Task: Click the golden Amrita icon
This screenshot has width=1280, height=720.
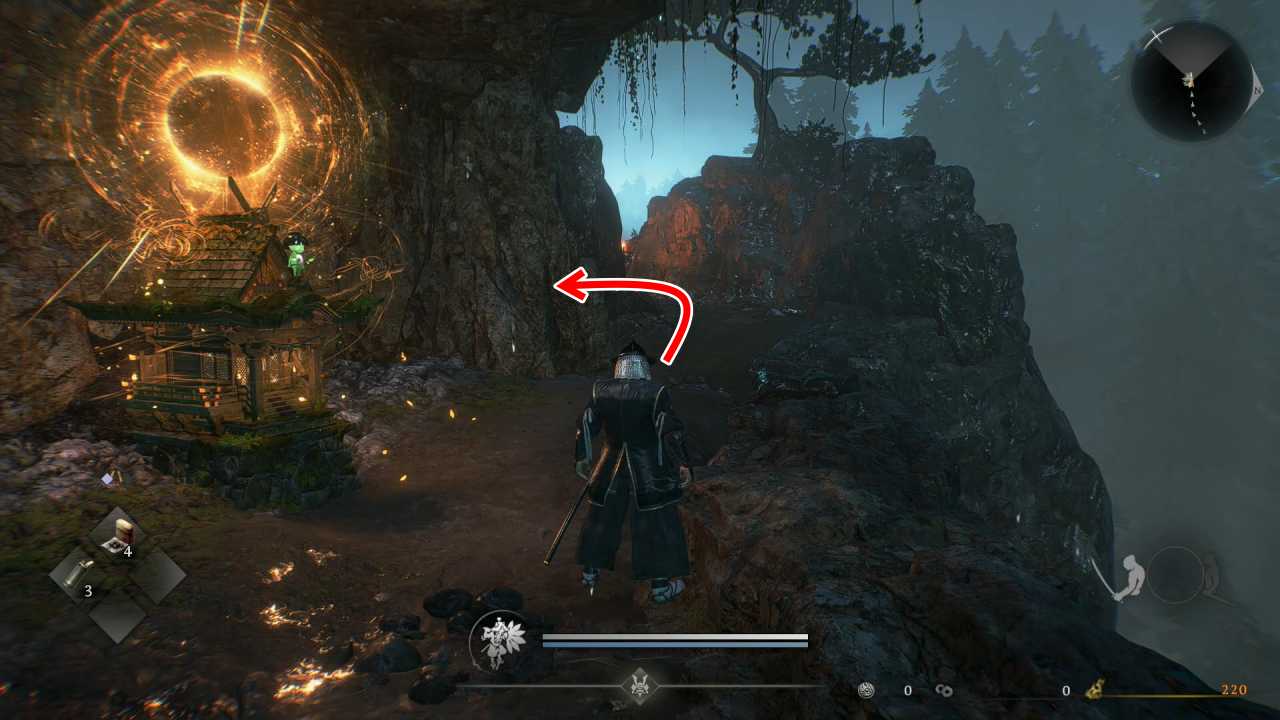Action: 1095,689
